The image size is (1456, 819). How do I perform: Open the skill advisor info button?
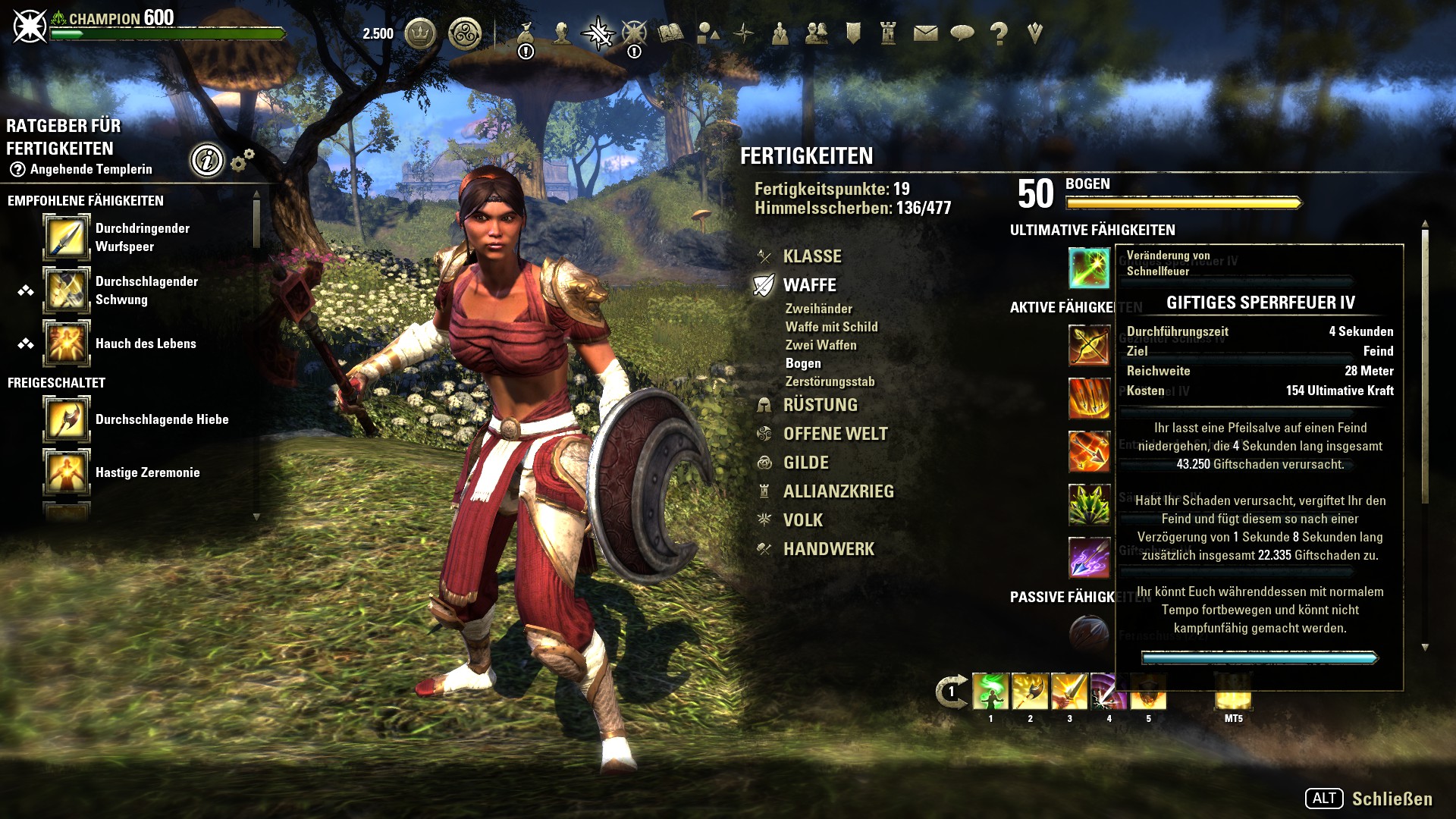pos(207,160)
